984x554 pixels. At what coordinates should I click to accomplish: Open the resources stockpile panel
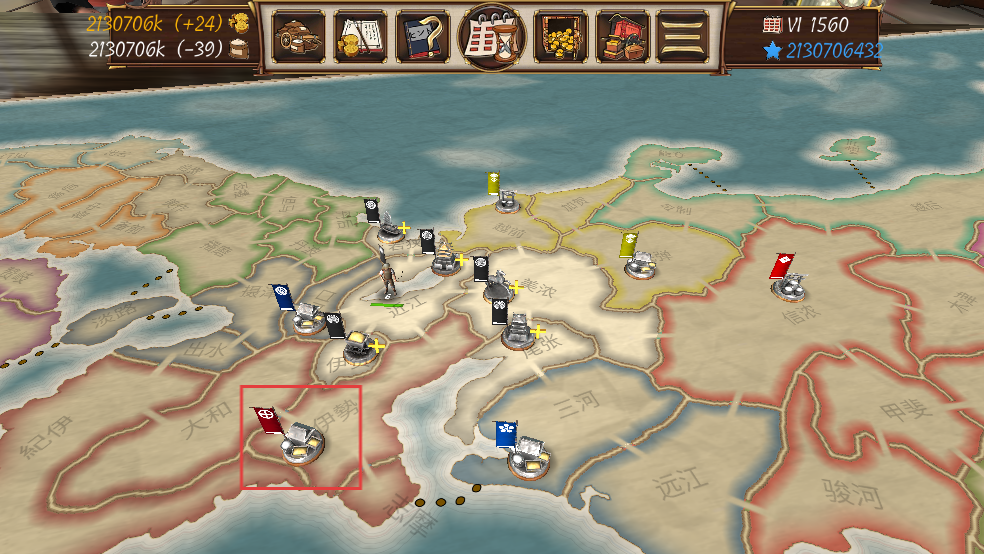(298, 37)
